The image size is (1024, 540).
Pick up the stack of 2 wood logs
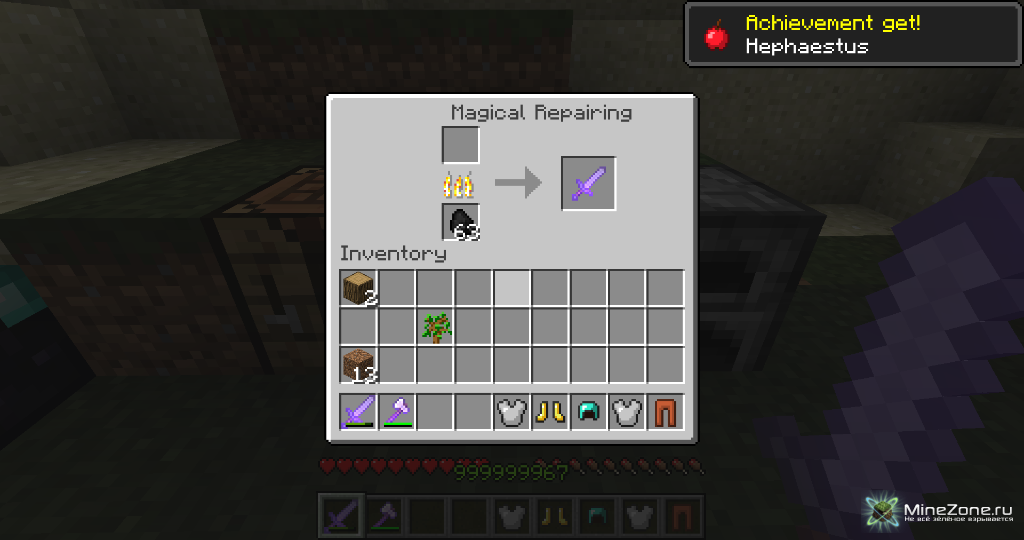358,288
